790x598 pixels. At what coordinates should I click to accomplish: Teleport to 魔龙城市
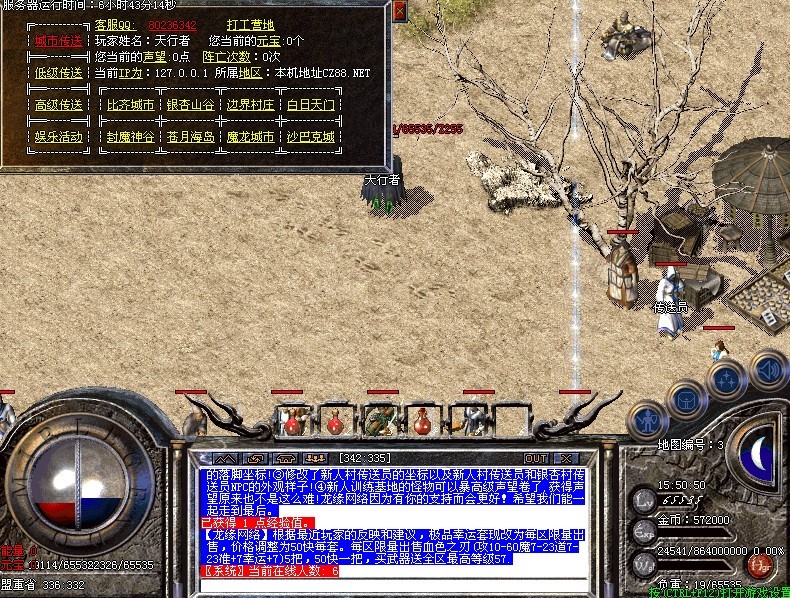(250, 137)
